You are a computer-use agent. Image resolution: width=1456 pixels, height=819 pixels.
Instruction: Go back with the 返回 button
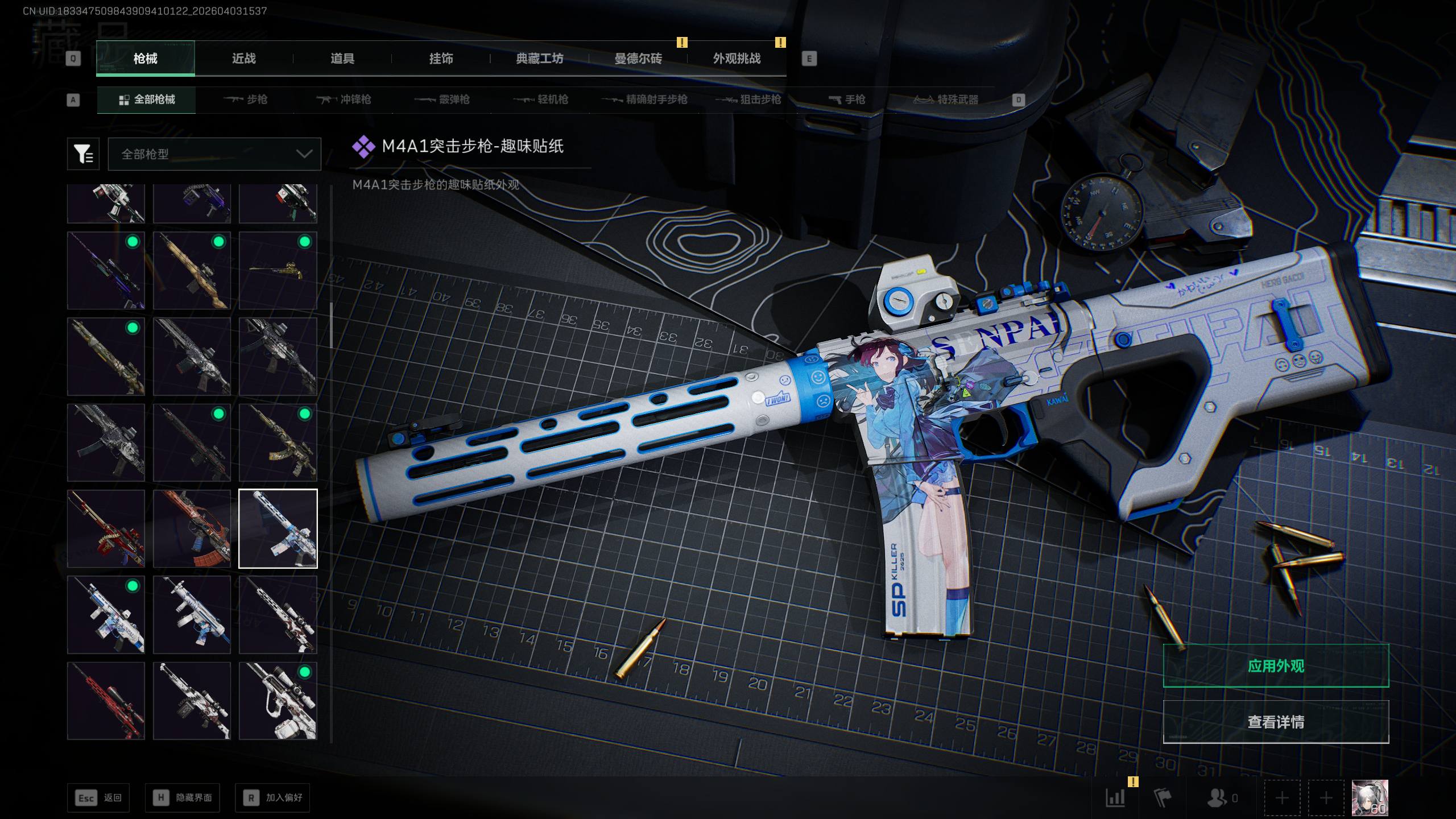[x=98, y=798]
